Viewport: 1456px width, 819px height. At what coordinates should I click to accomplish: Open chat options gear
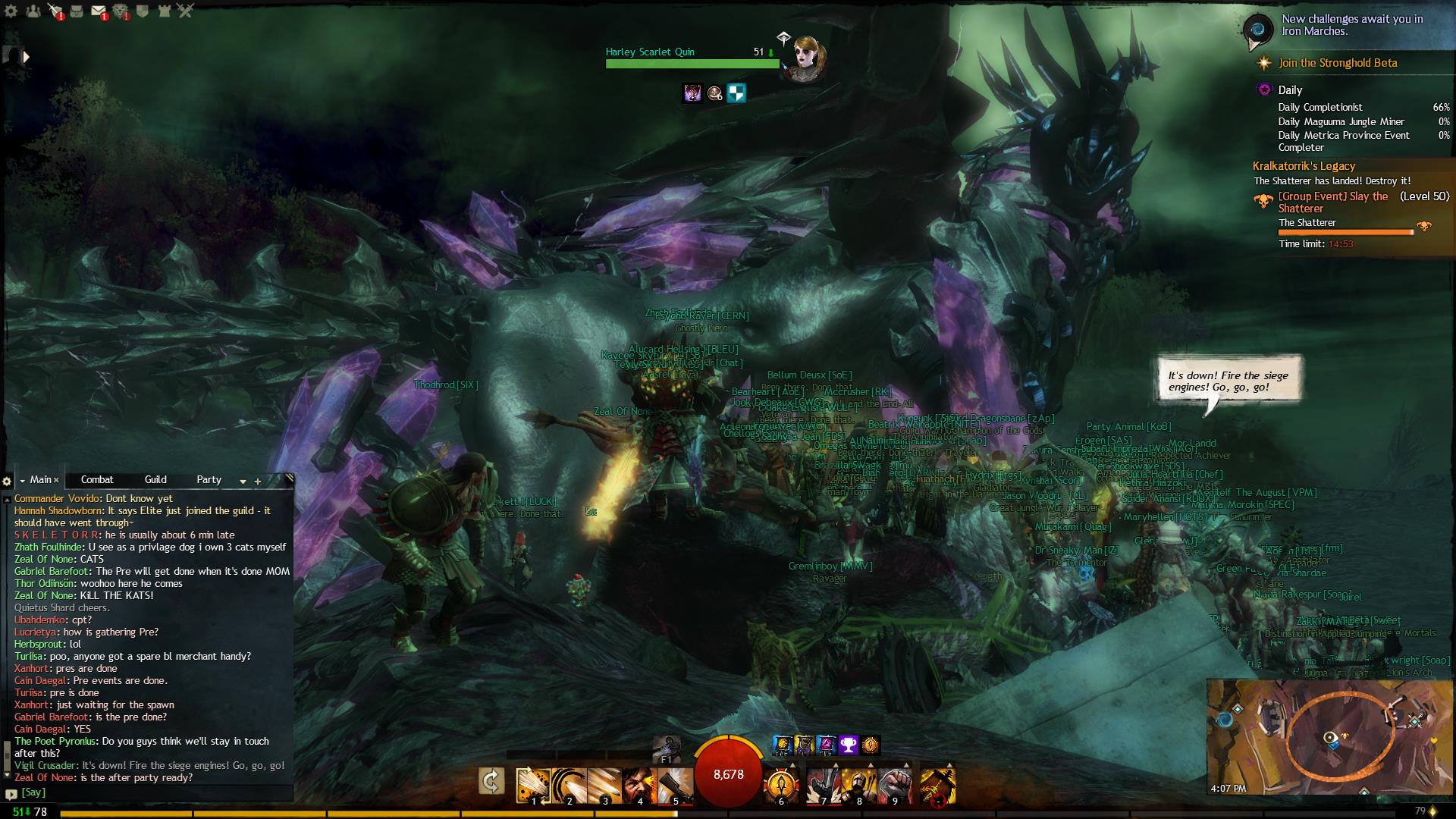point(7,481)
